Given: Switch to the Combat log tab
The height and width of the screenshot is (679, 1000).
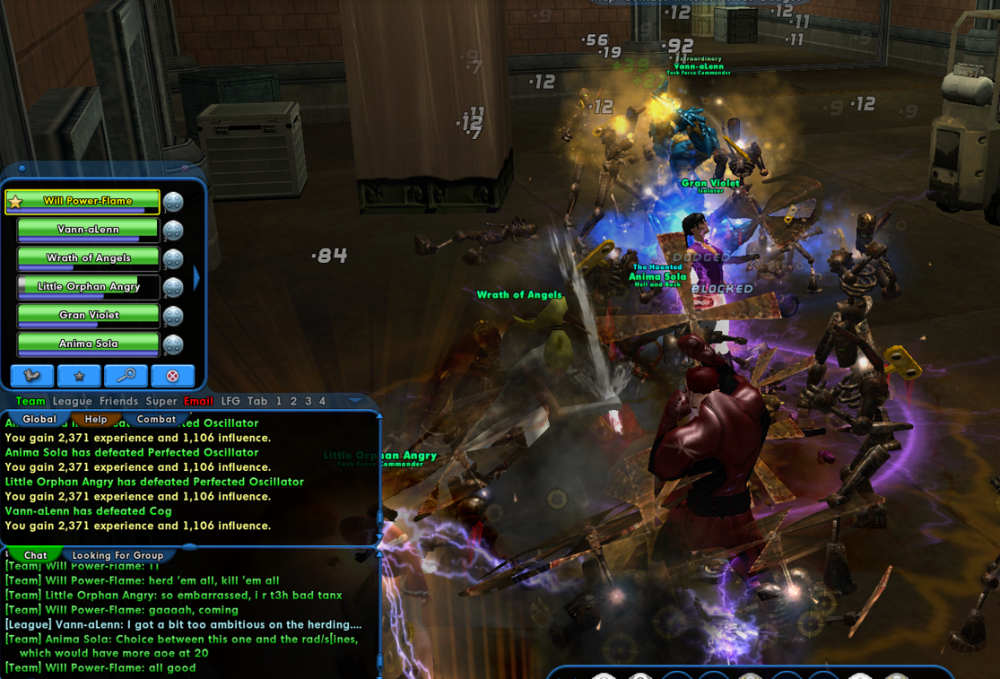Looking at the screenshot, I should point(156,420).
